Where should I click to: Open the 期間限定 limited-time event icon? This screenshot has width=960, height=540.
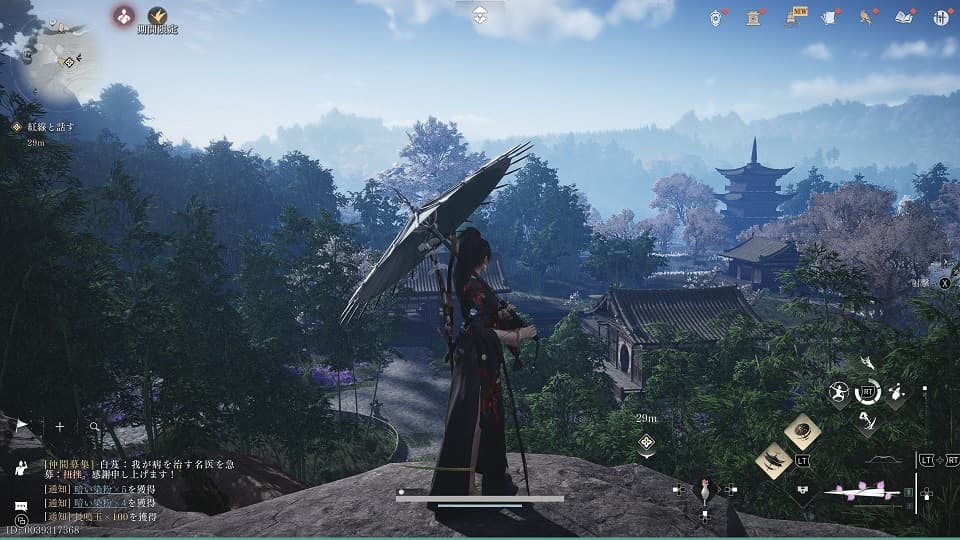pyautogui.click(x=157, y=16)
